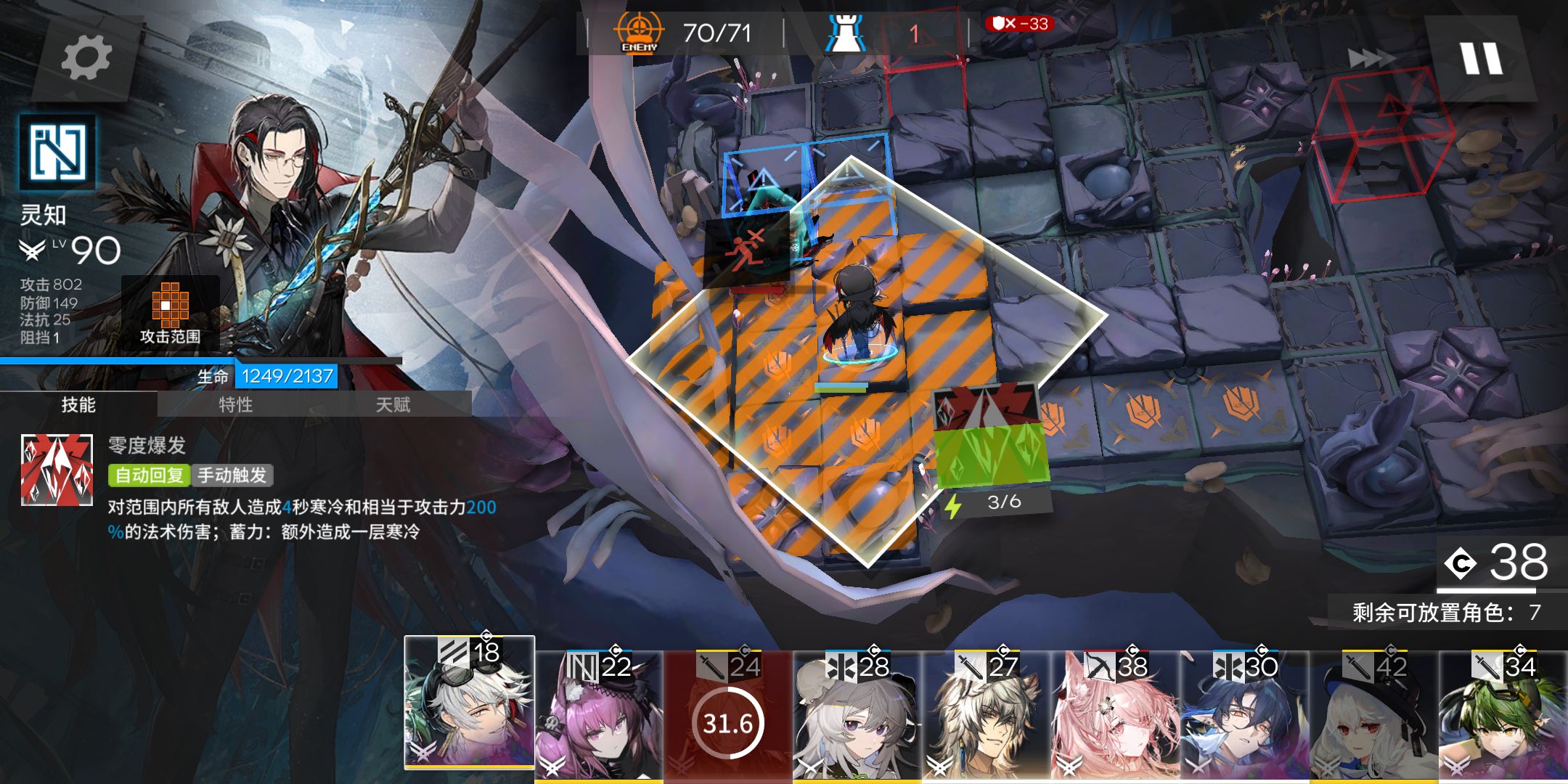Retreat the deployed operator with the red exit icon
The image size is (1568, 784).
[x=746, y=249]
